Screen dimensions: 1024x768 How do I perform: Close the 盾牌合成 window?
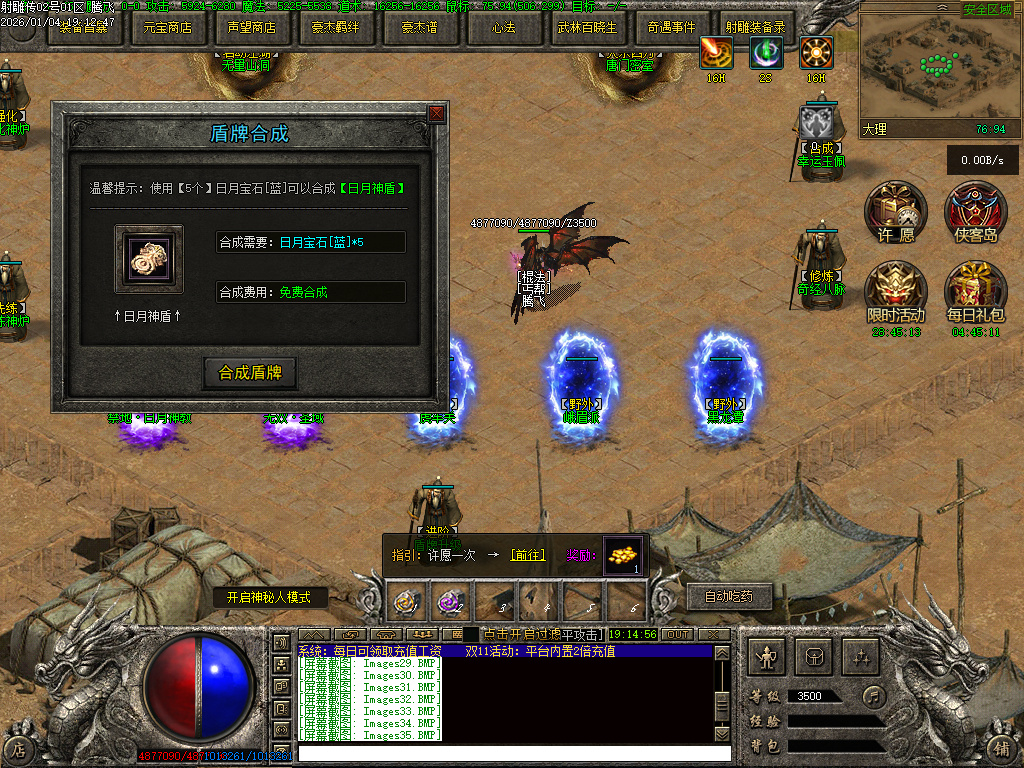coord(436,113)
